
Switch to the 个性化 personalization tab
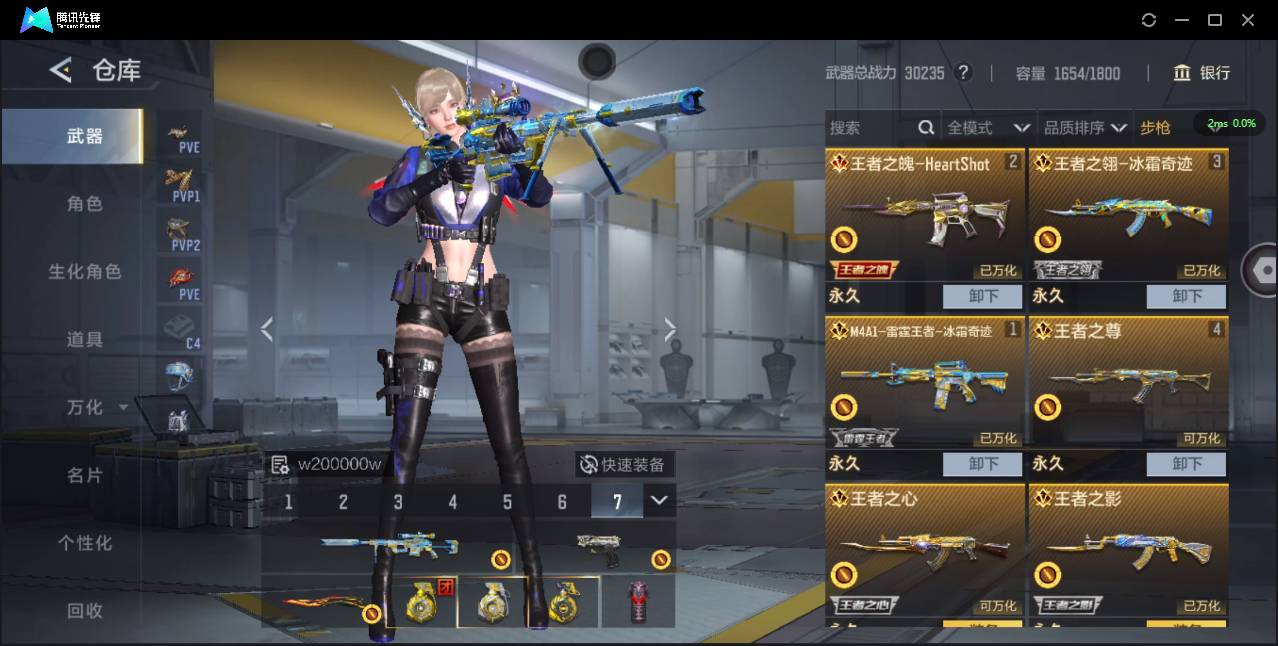[x=85, y=543]
